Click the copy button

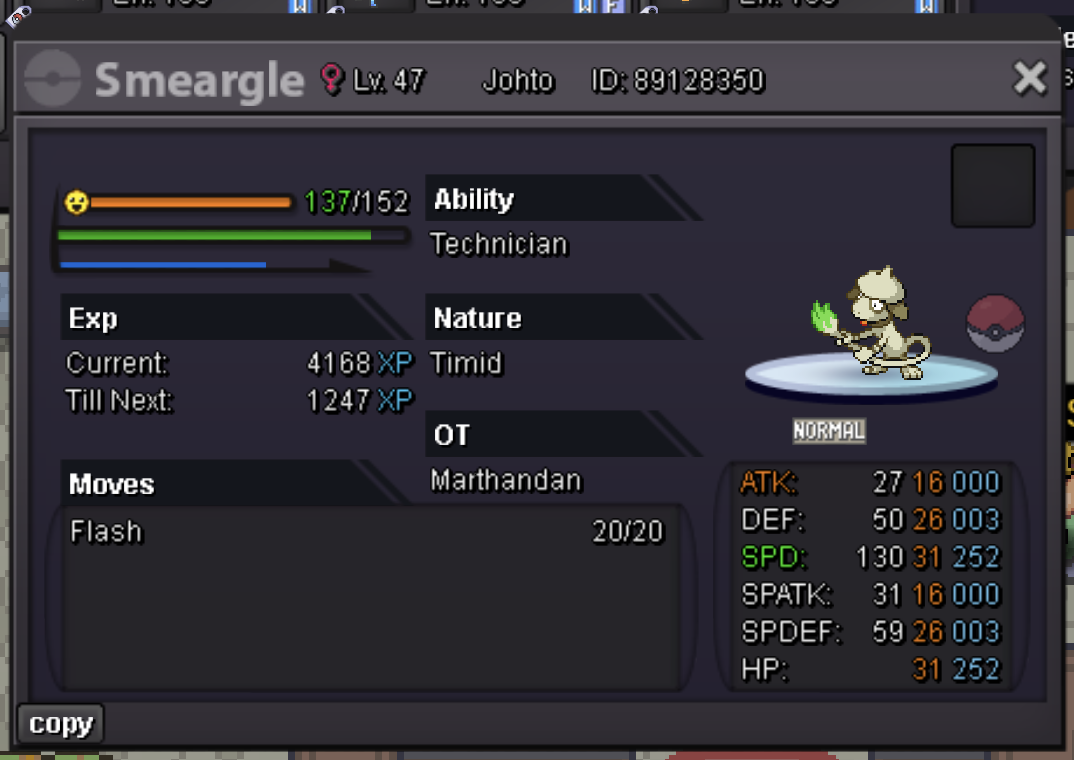(61, 724)
